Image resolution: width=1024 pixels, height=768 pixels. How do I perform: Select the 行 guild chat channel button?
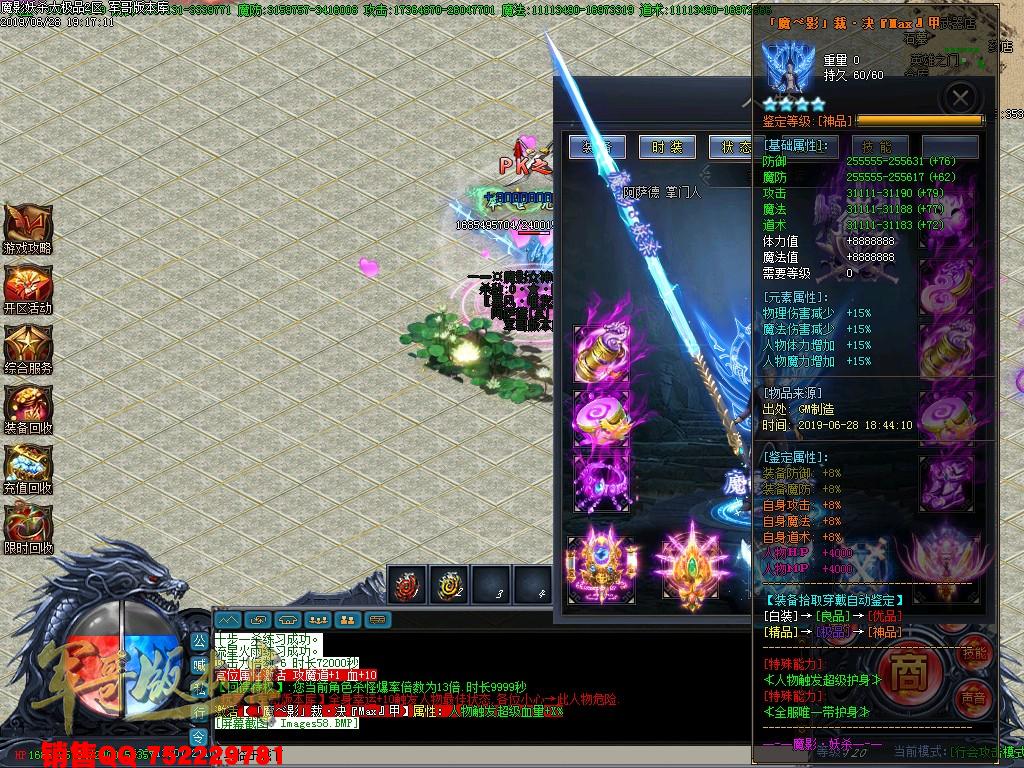(199, 712)
